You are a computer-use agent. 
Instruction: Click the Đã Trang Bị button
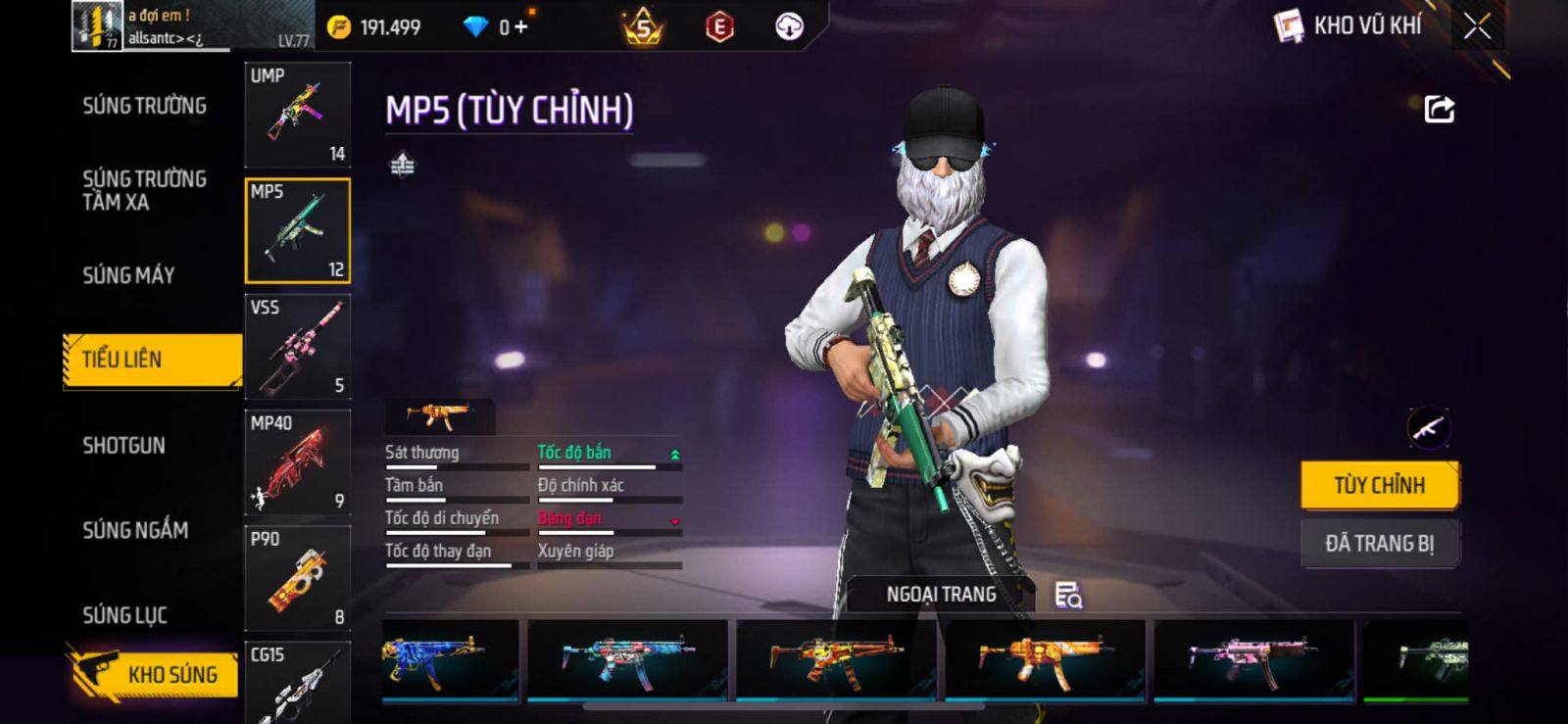[x=1379, y=544]
